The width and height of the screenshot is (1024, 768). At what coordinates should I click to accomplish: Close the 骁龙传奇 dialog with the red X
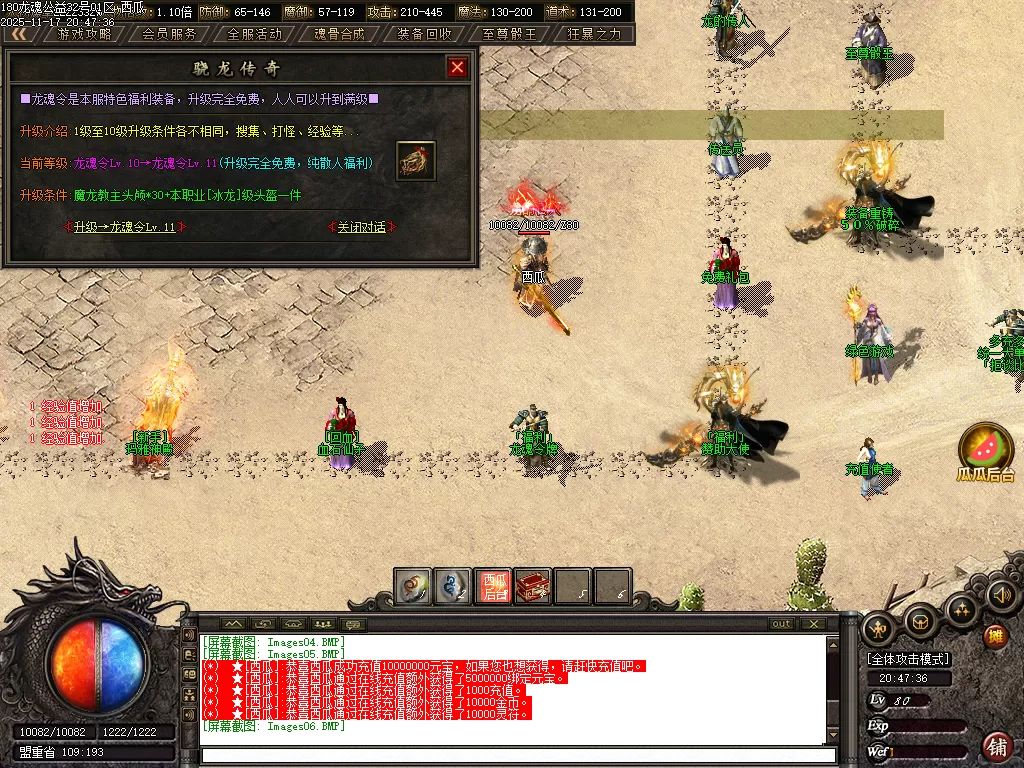click(x=457, y=67)
